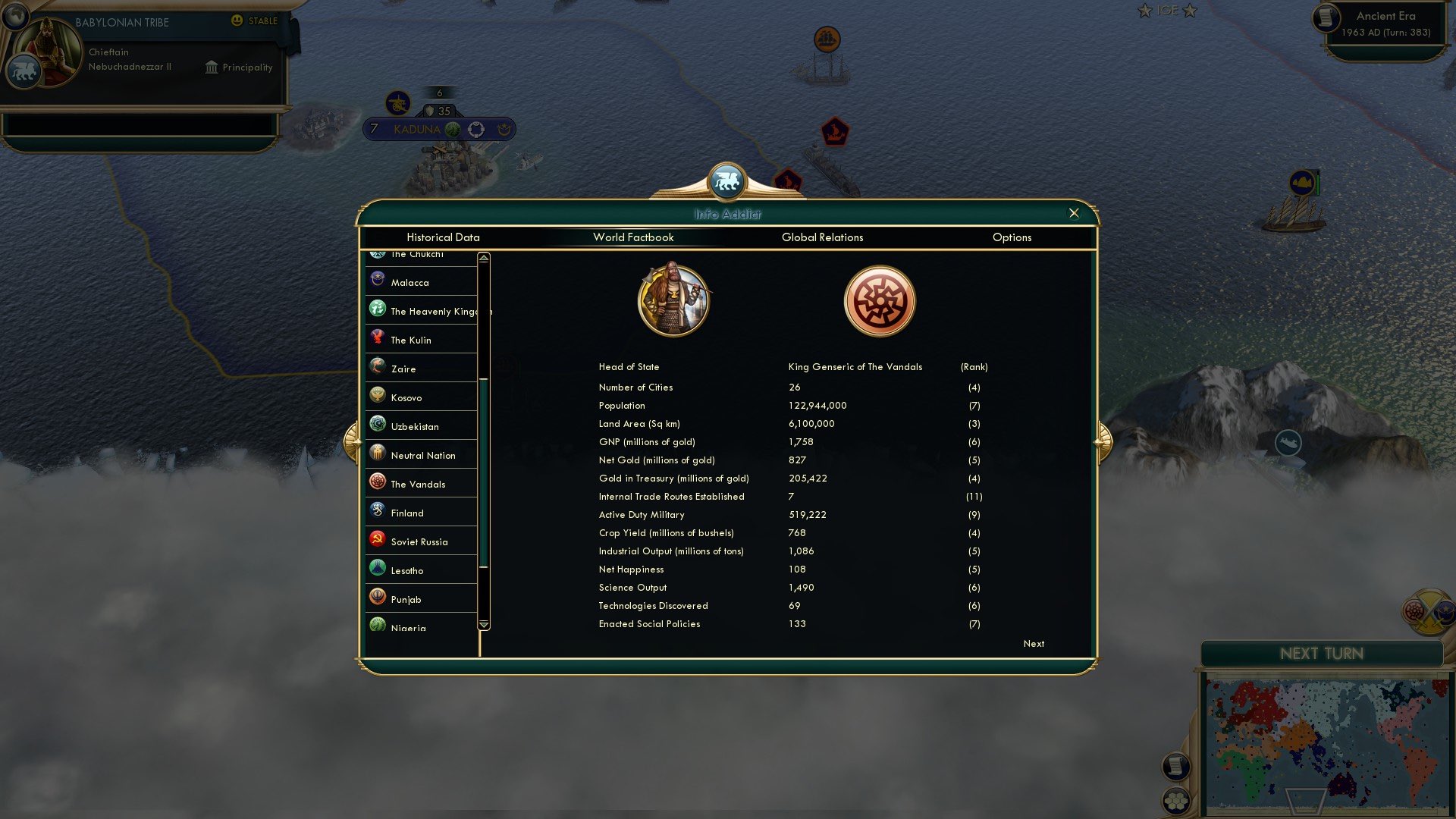
Task: Click the large Vandals sun-wheel faction emblem
Action: click(x=880, y=300)
